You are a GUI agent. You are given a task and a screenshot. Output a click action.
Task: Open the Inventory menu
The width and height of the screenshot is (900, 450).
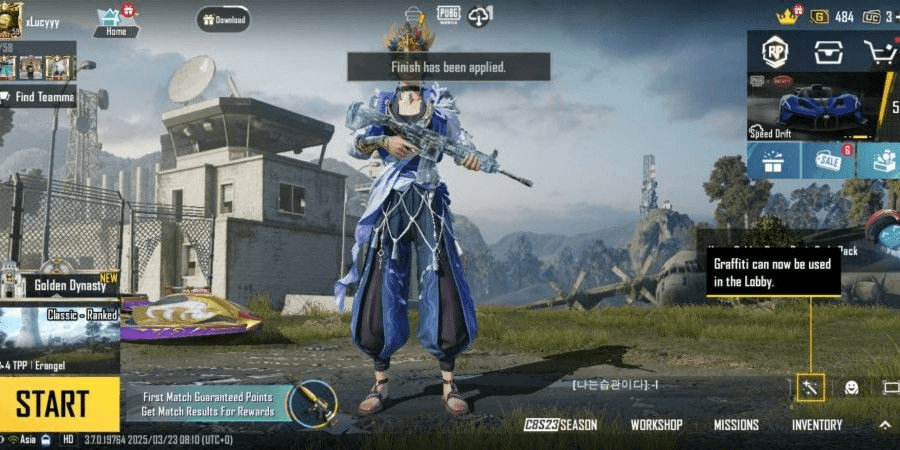(x=817, y=425)
